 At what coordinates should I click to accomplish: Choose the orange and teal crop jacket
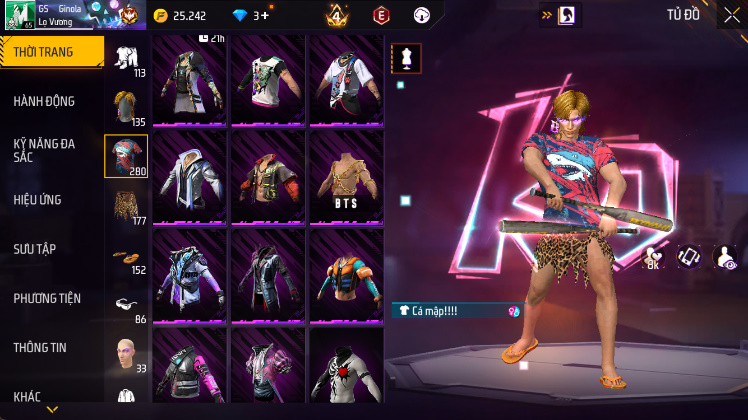pos(346,270)
